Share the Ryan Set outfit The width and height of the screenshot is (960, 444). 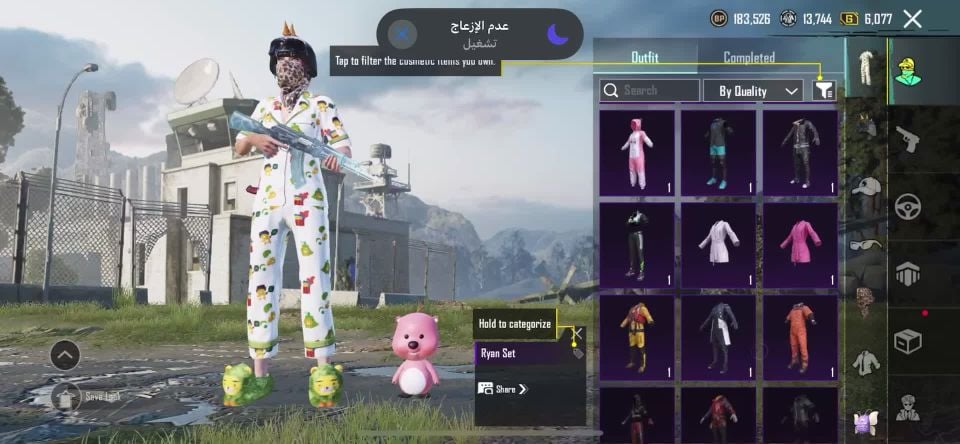(x=503, y=389)
